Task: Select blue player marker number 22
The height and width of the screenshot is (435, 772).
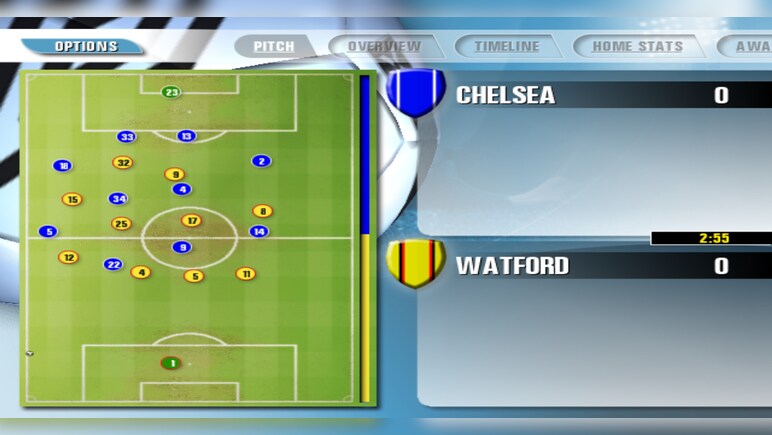Action: point(113,264)
